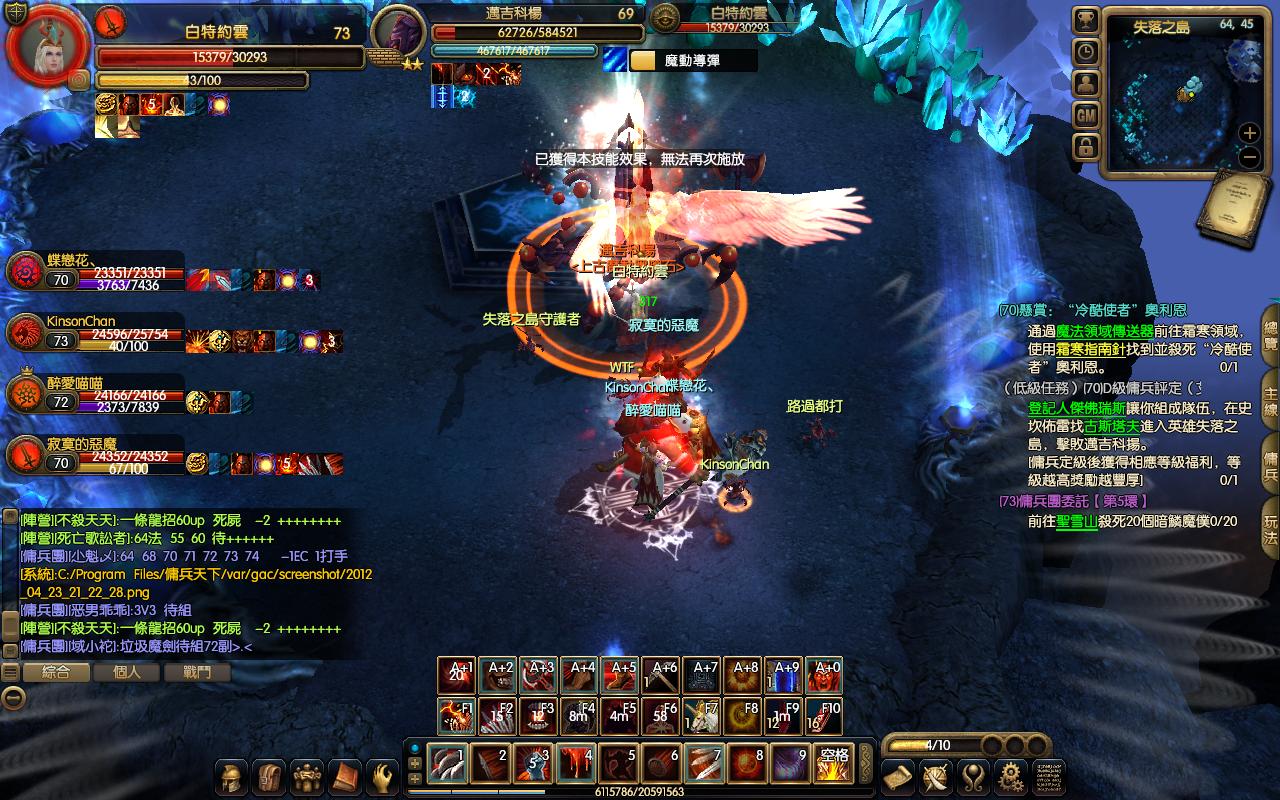This screenshot has width=1280, height=800.
Task: Open the gear settings icon
Action: point(1011,776)
